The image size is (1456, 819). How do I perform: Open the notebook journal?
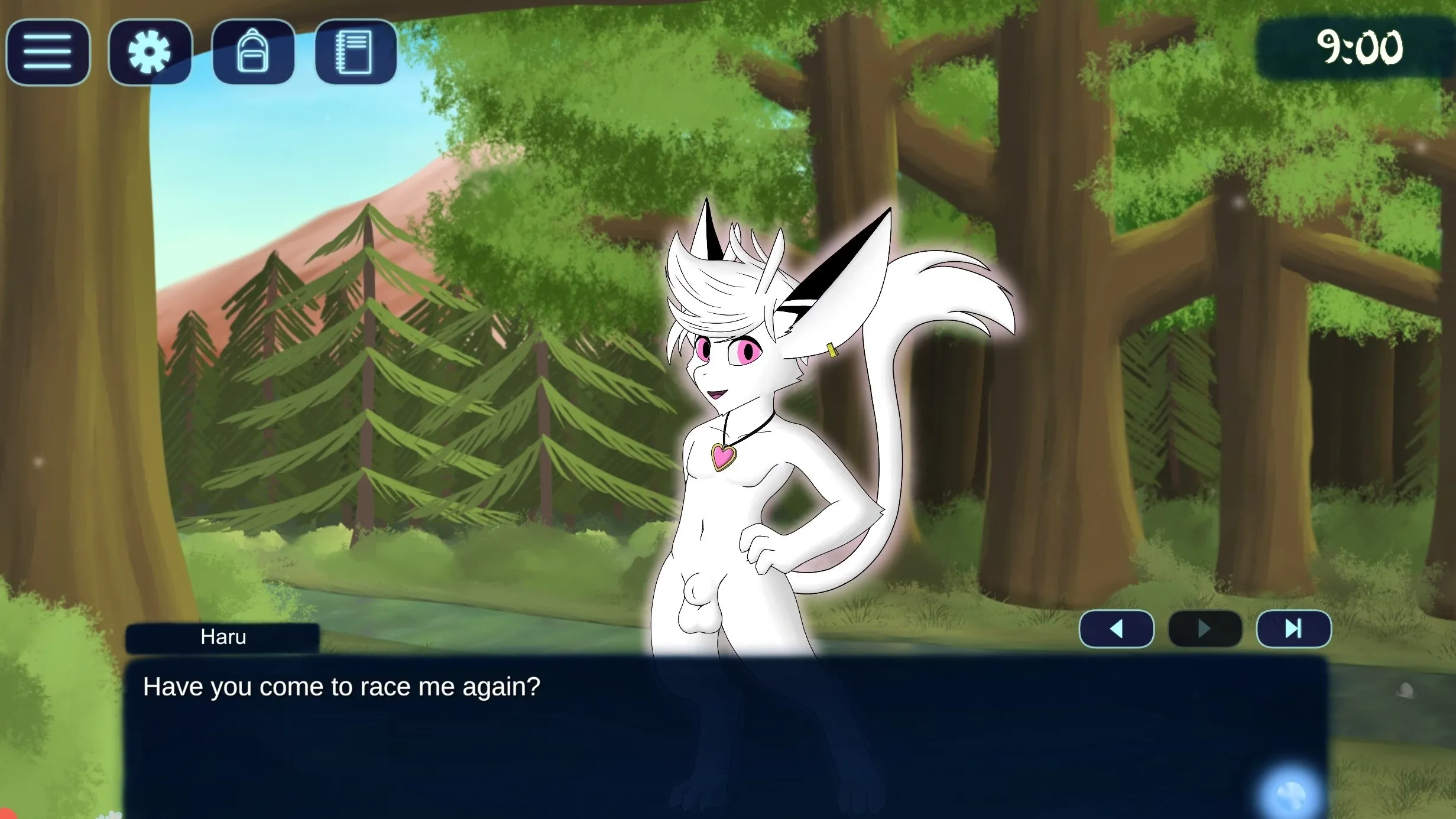pos(355,52)
